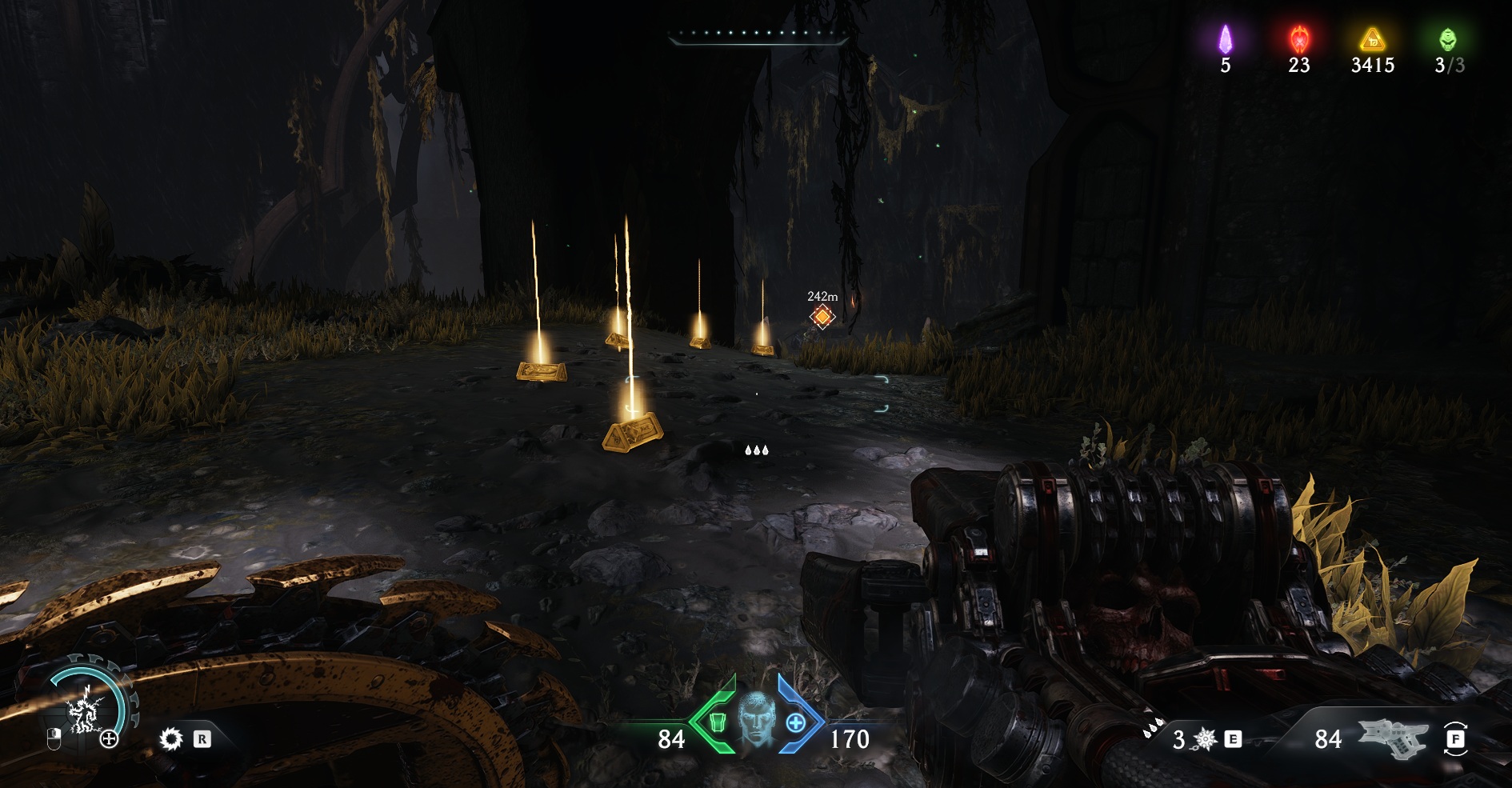The image size is (1512, 788).
Task: Activate the electric shield rune icon
Action: pos(82,711)
